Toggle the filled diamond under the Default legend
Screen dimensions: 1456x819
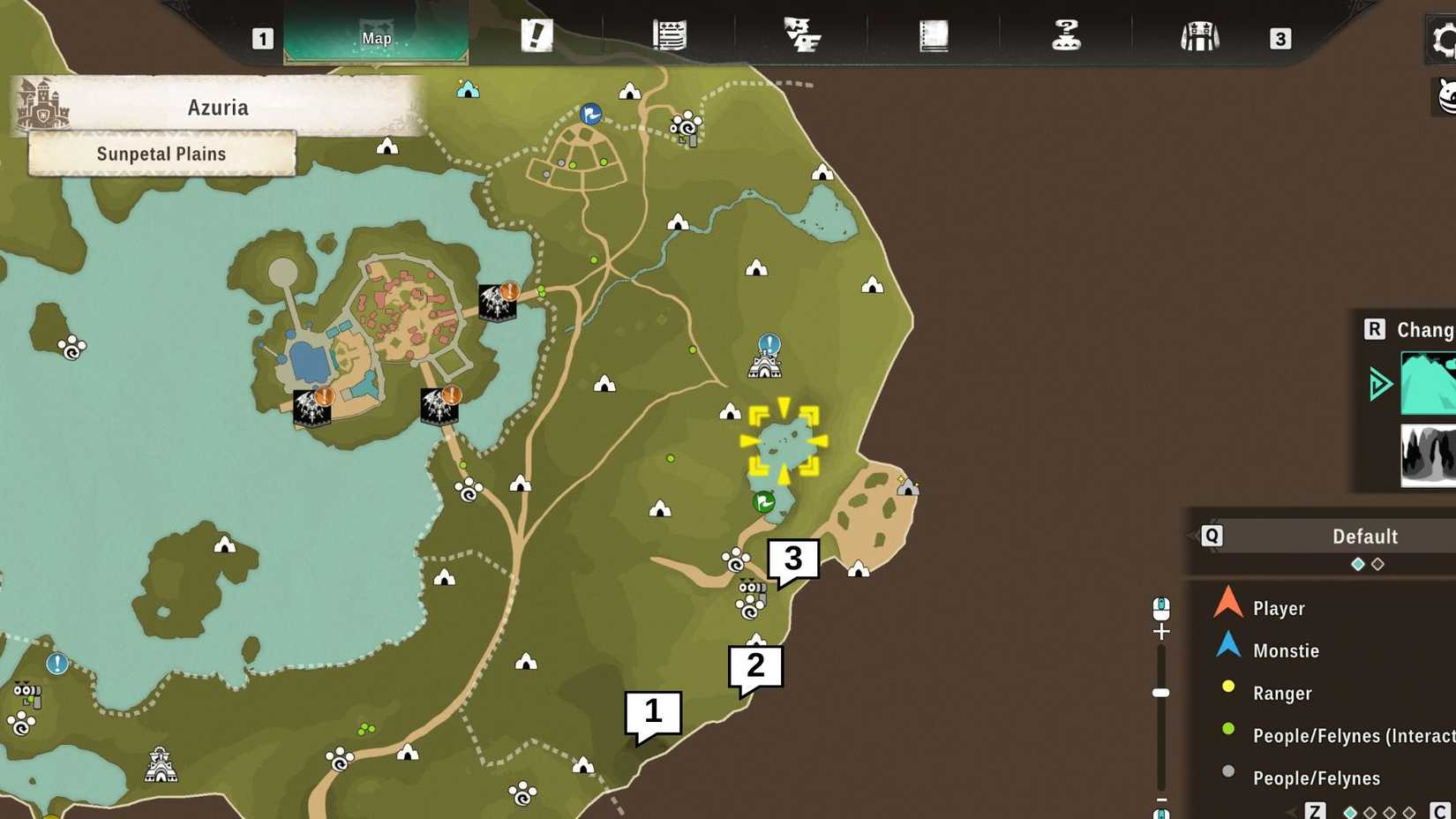coord(1357,563)
